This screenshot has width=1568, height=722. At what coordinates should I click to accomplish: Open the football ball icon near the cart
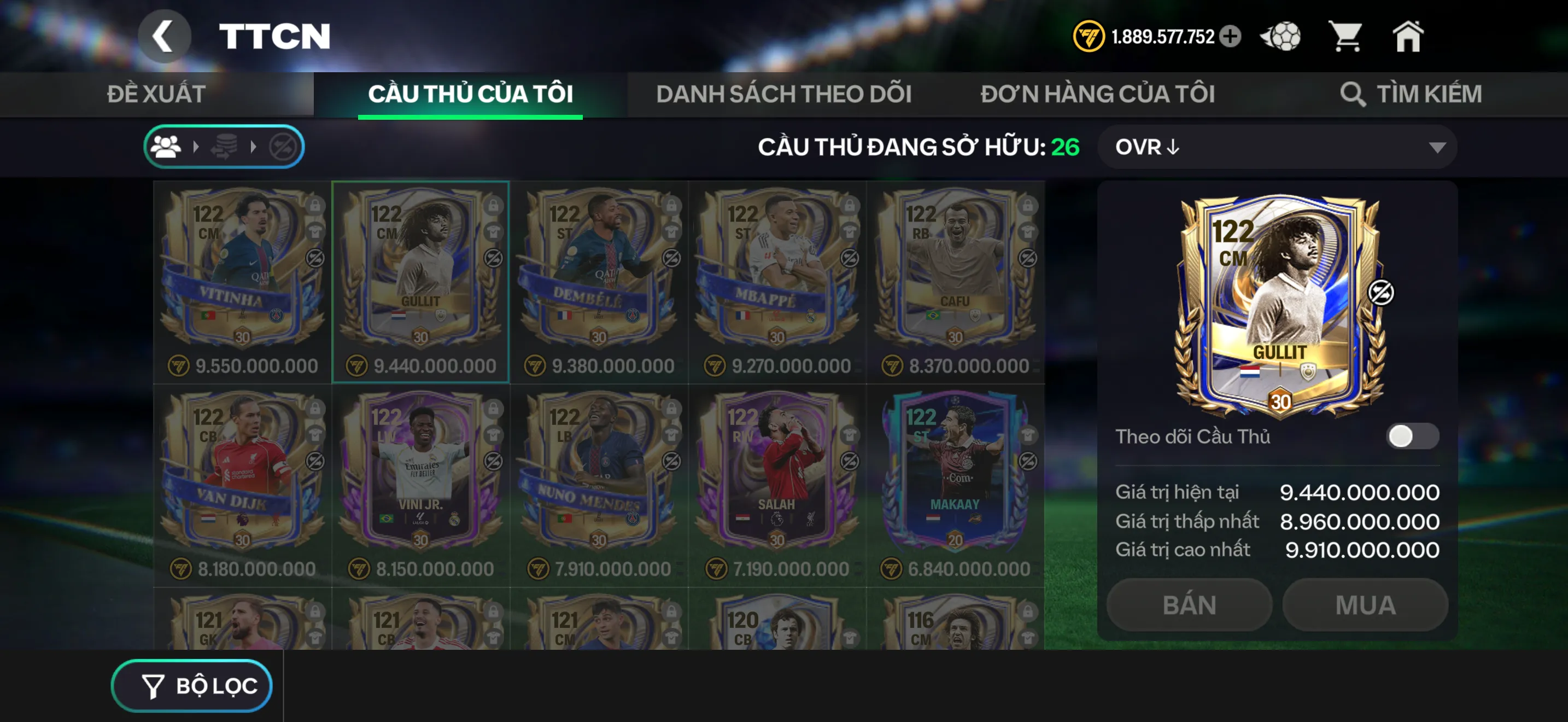1280,37
